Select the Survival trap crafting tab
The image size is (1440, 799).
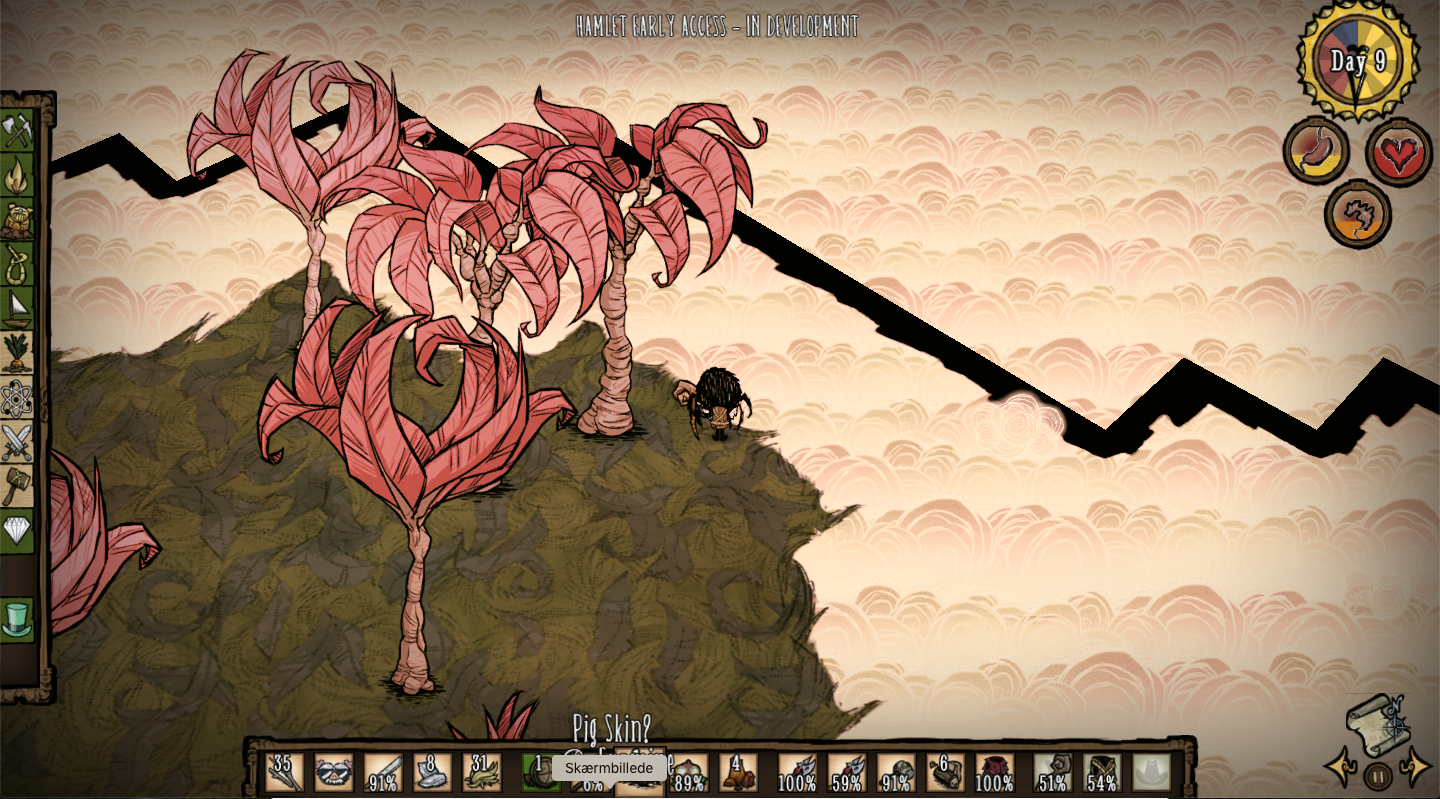(x=17, y=221)
